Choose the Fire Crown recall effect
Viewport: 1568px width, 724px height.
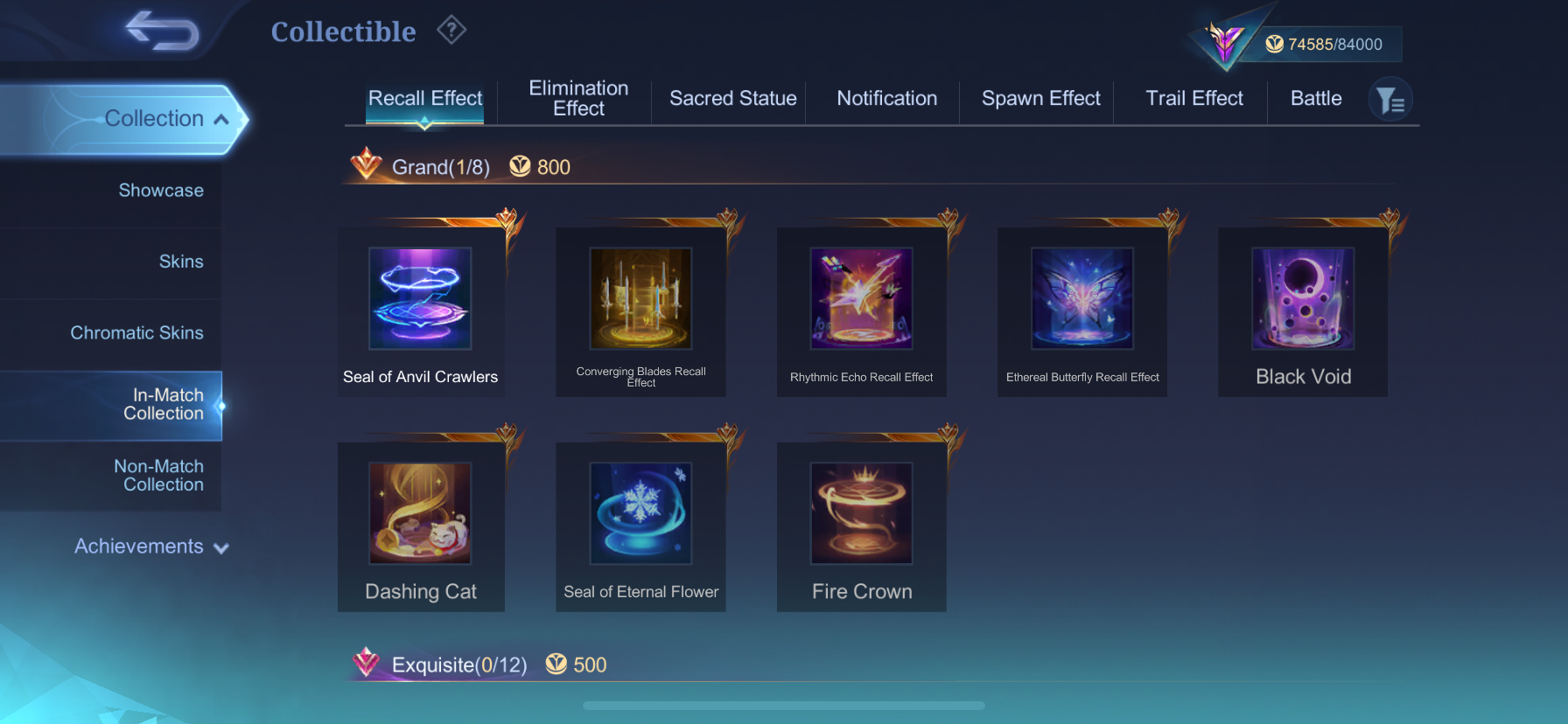pyautogui.click(x=862, y=525)
